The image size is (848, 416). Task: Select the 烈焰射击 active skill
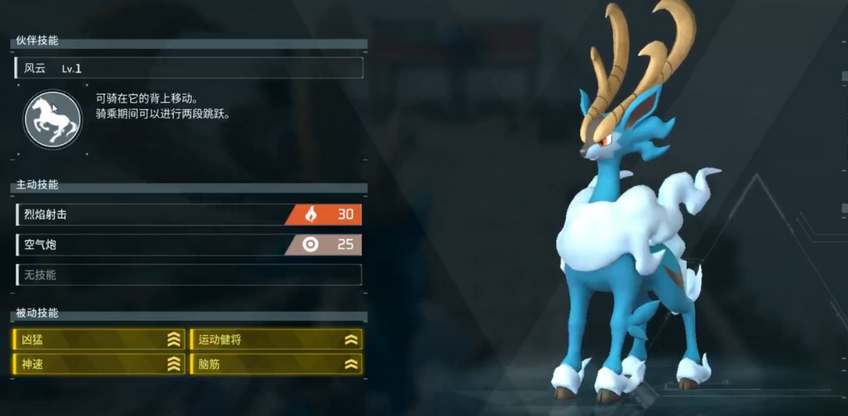[188, 214]
